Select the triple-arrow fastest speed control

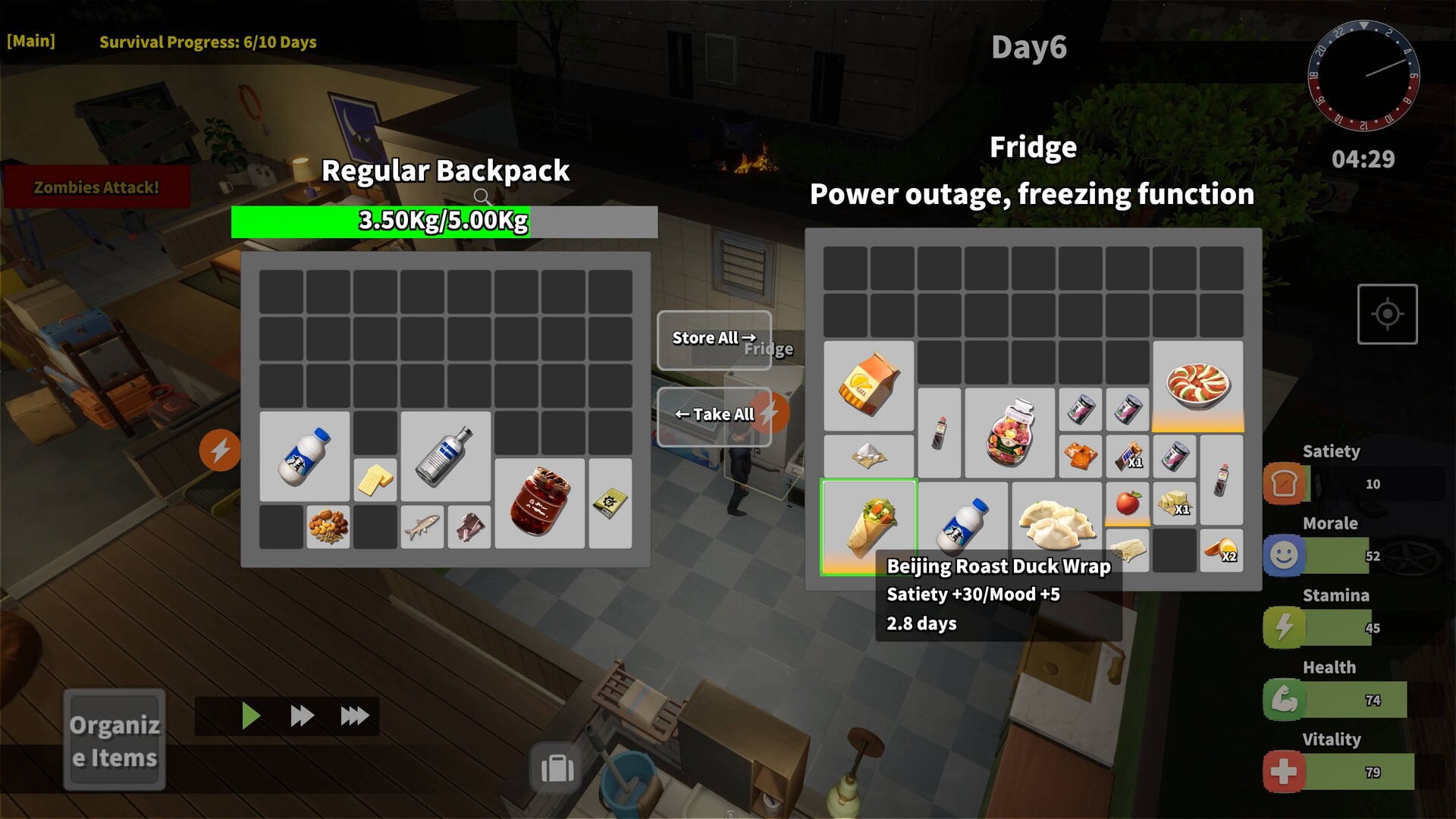[x=353, y=714]
